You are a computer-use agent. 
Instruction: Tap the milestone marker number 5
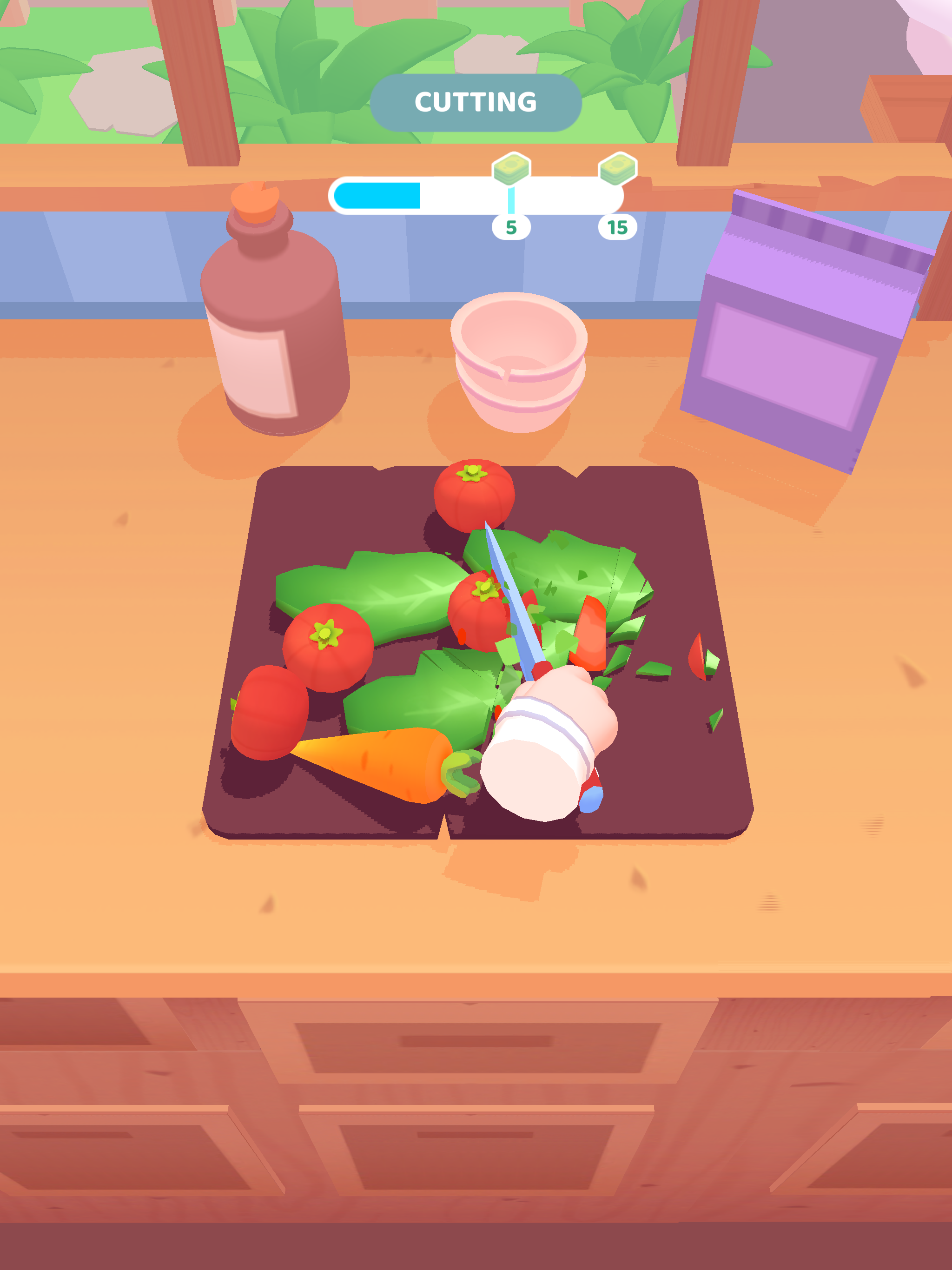point(511,226)
